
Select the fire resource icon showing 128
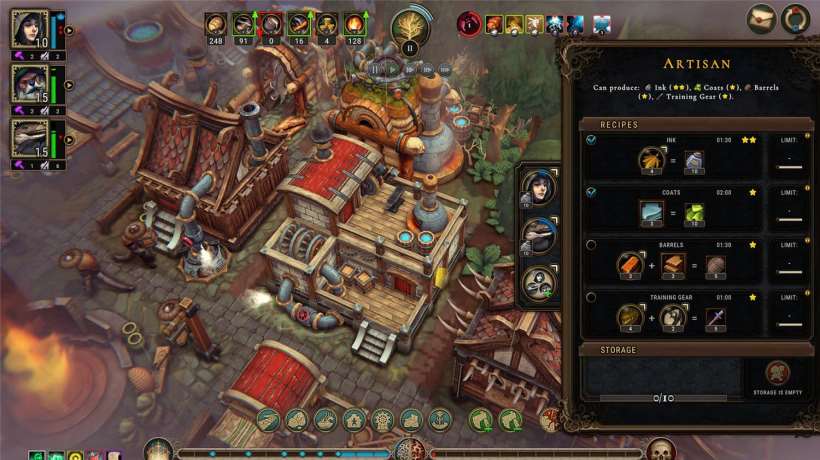[x=353, y=24]
